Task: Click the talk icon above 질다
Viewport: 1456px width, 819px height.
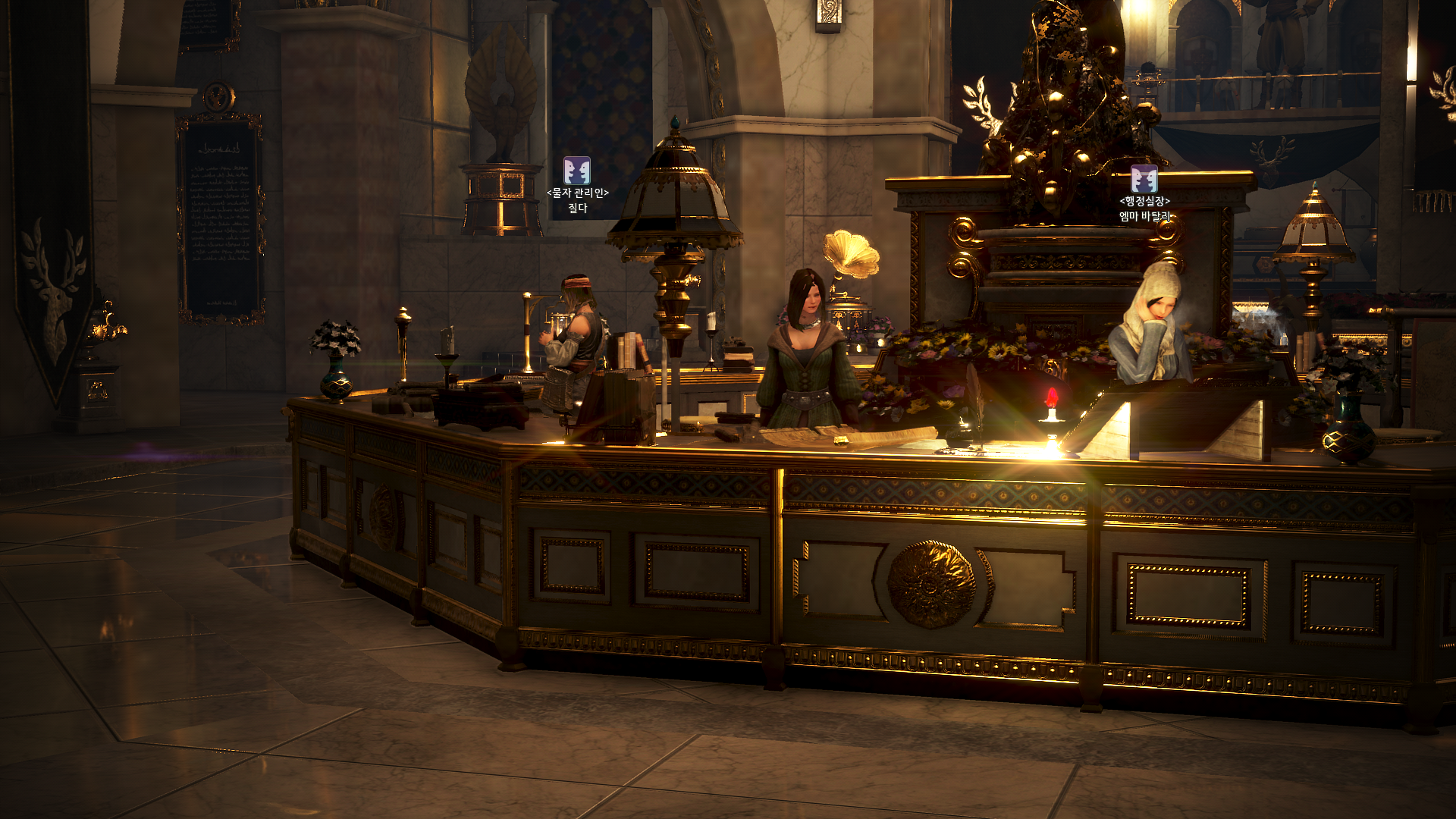Action: tap(577, 171)
